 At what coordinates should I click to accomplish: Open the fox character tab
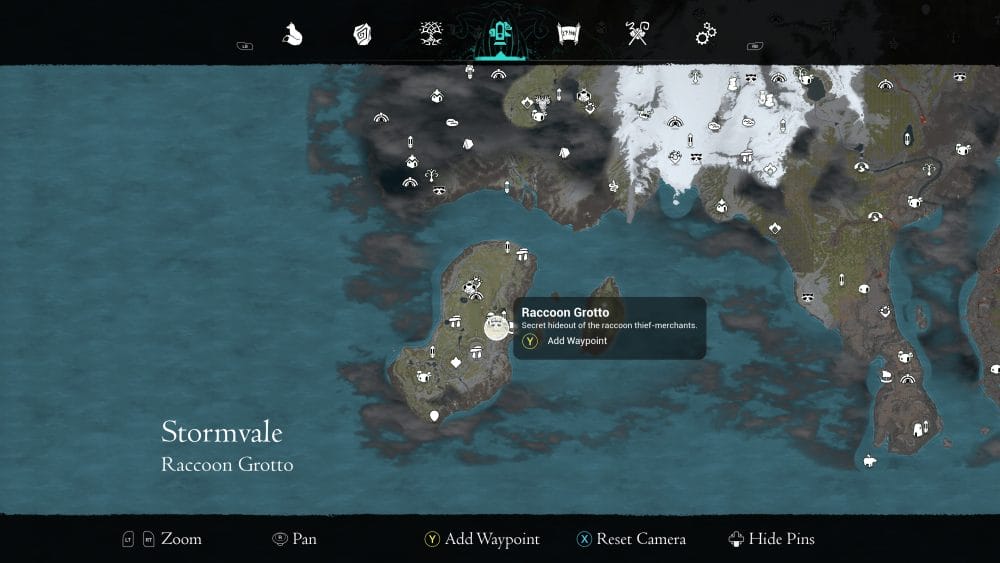[292, 35]
